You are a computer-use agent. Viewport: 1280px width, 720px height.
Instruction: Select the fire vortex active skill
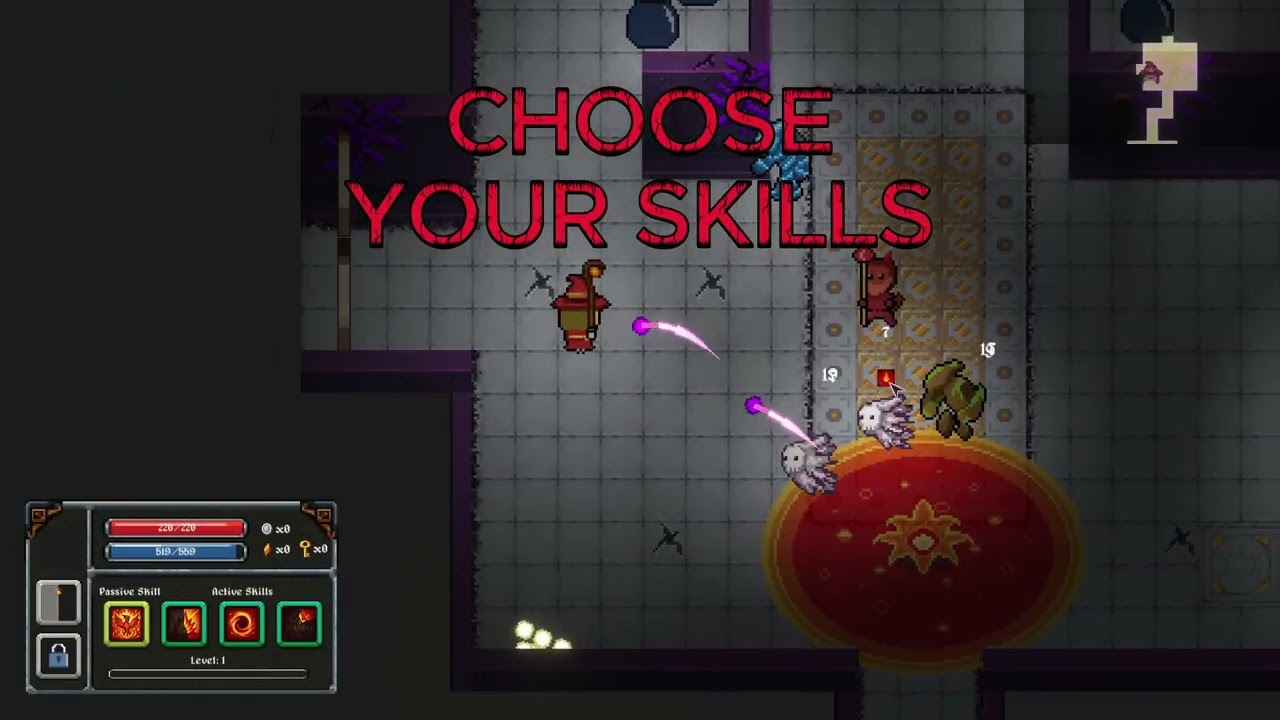242,624
